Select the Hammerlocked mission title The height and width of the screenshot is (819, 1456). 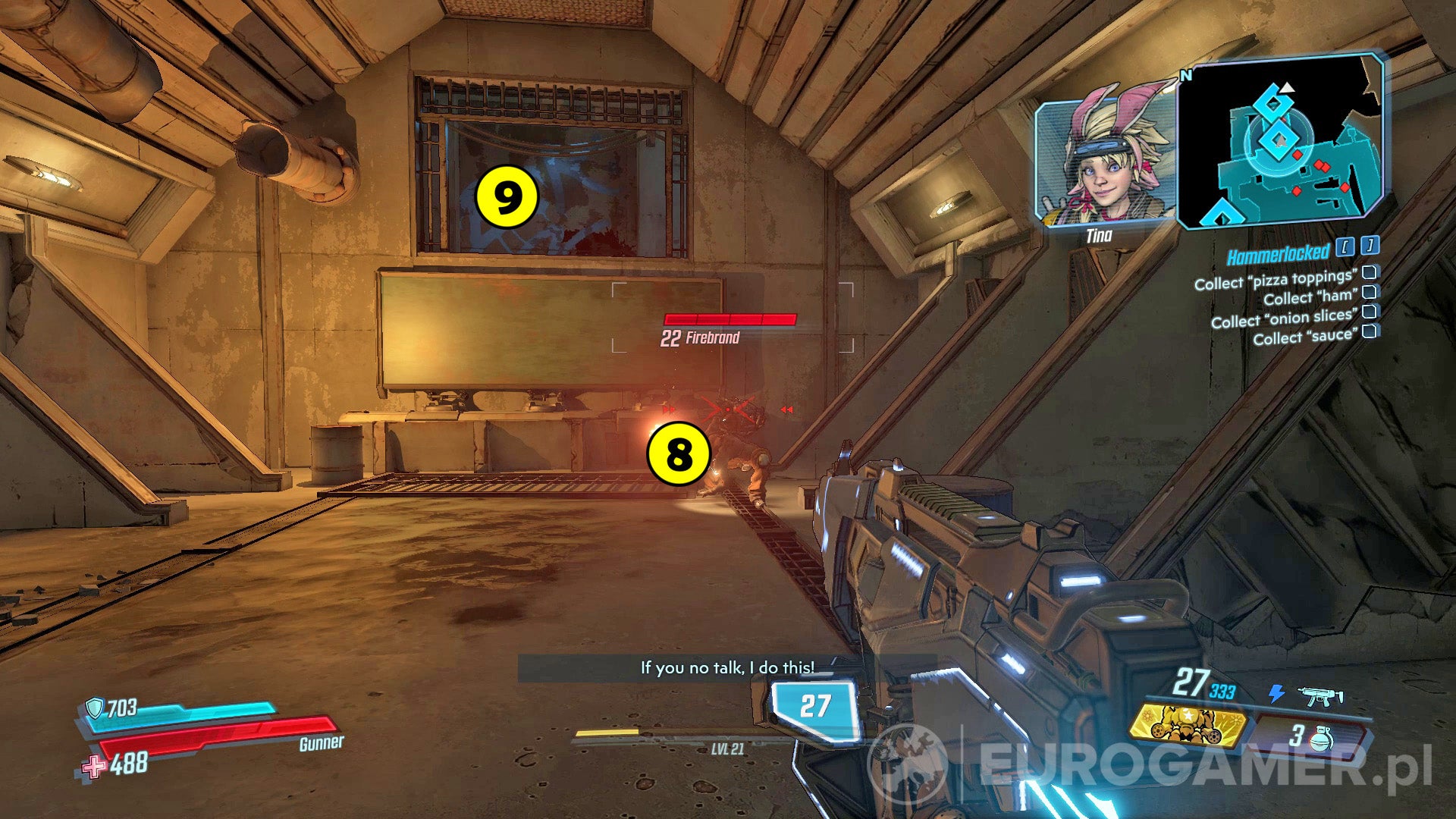click(x=1277, y=253)
